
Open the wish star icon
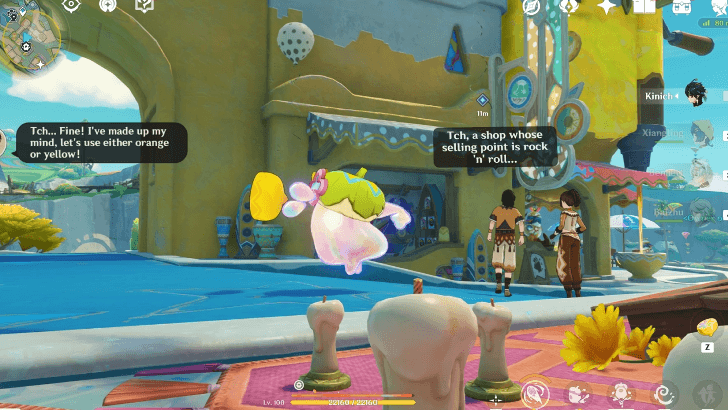coord(606,6)
